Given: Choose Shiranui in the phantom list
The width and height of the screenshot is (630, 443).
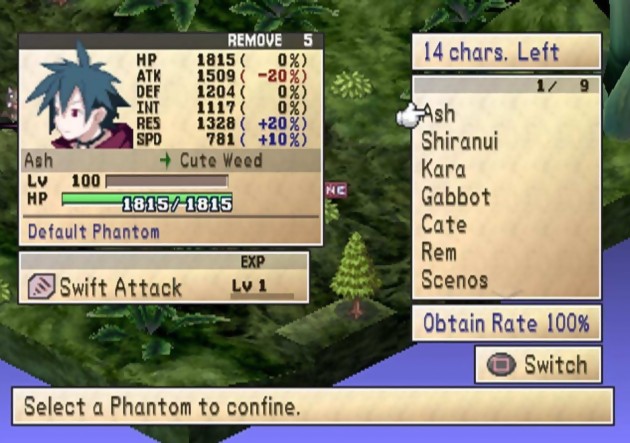Looking at the screenshot, I should [459, 141].
